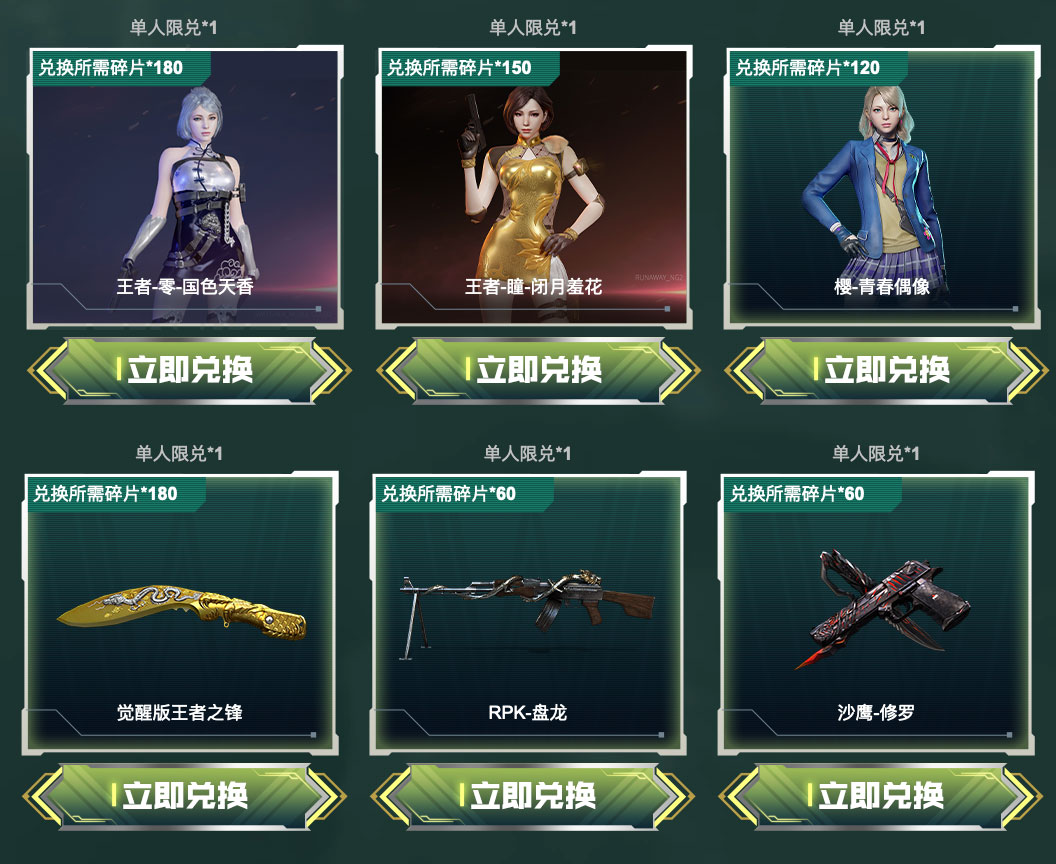Exchange fragments for 樱-青春偶像
The height and width of the screenshot is (864, 1056).
885,370
